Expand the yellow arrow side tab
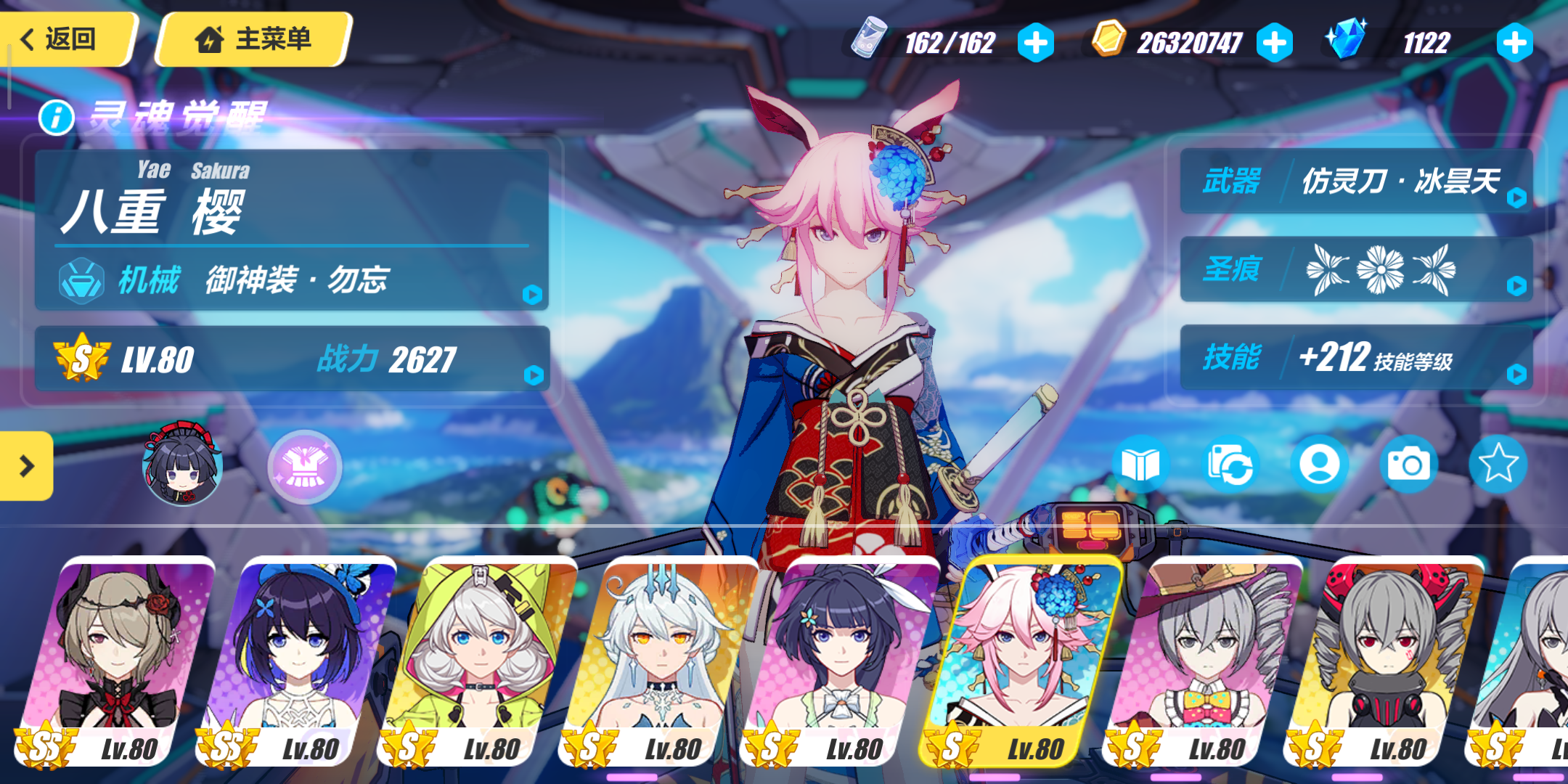1568x784 pixels. coord(26,466)
